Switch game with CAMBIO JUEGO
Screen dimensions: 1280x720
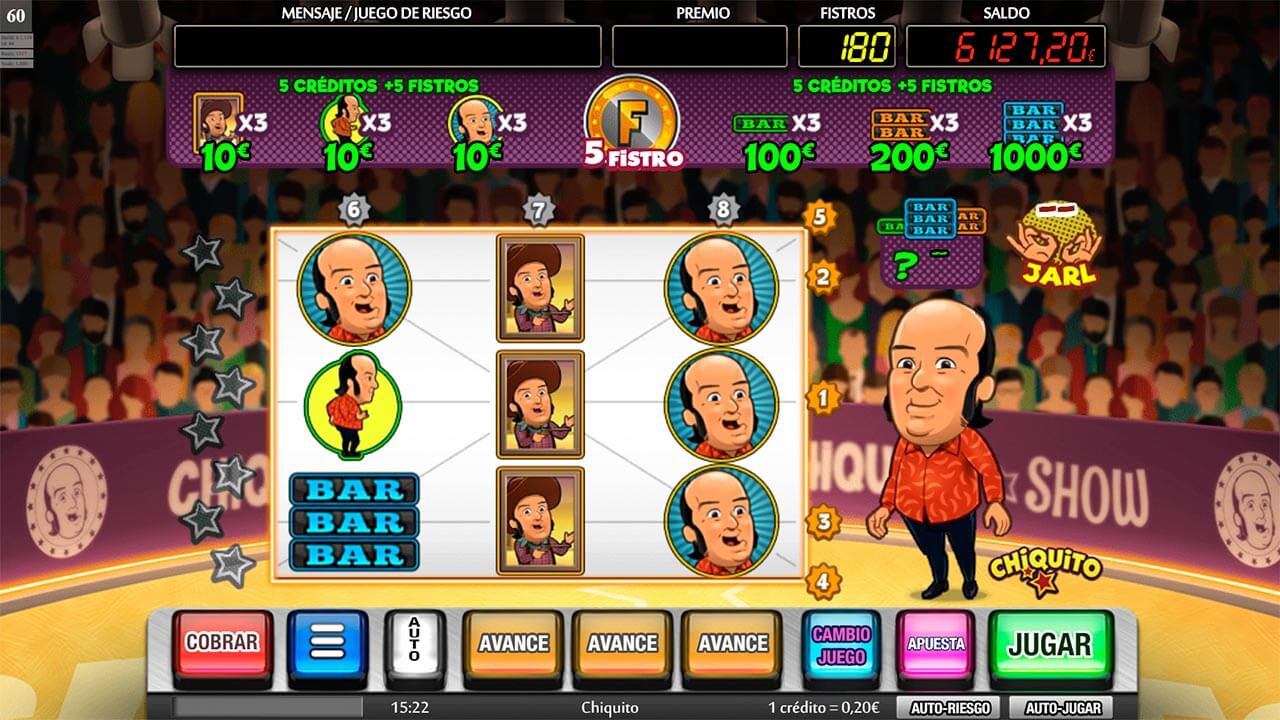click(841, 644)
